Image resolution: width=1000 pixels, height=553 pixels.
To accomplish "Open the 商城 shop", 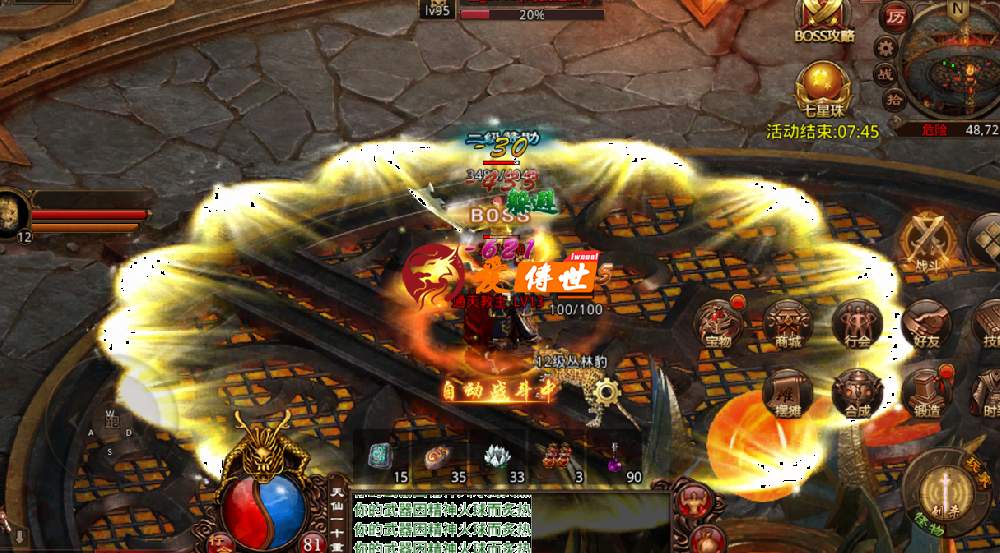I will [x=788, y=325].
